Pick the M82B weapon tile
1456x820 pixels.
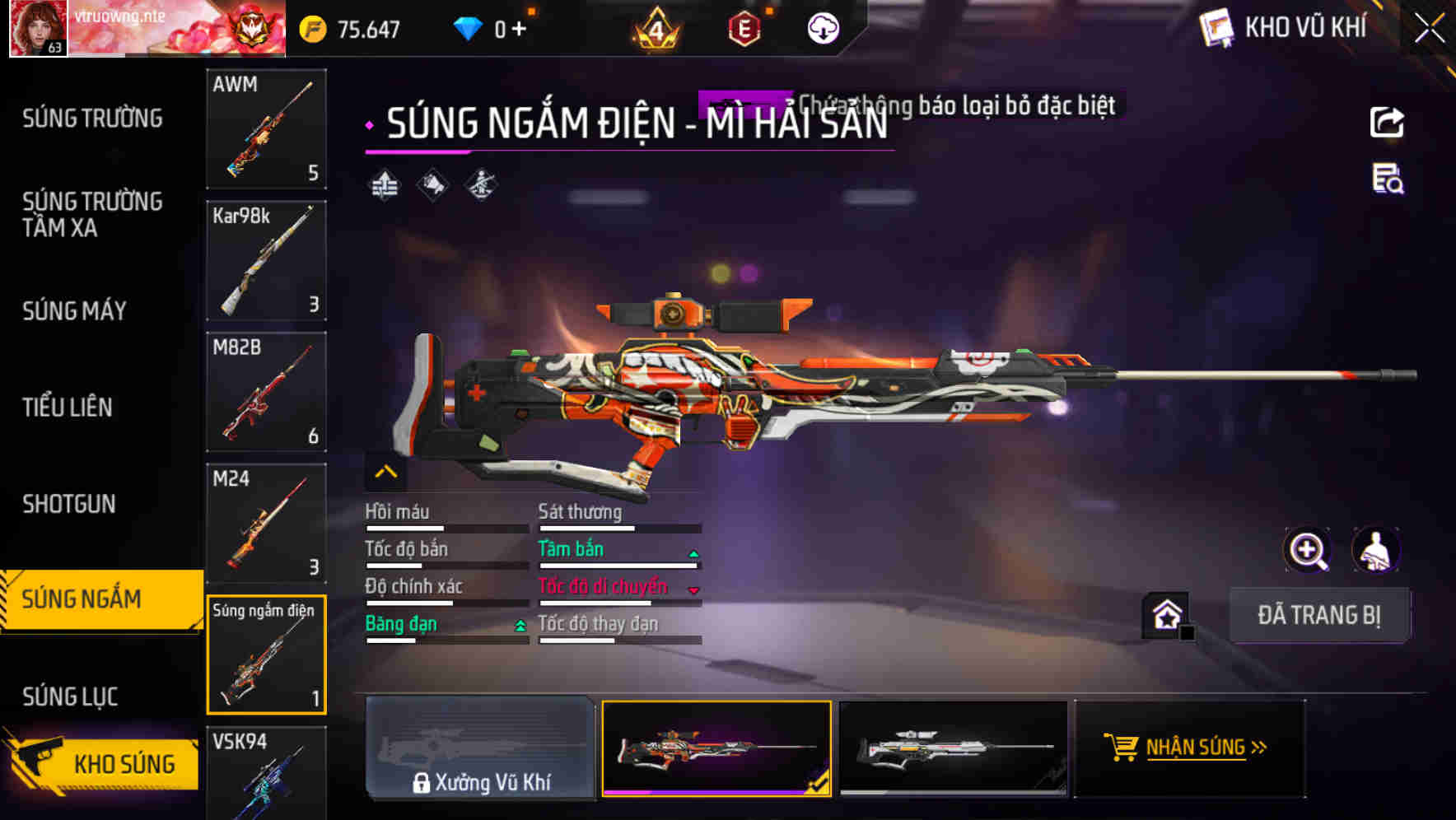pos(266,392)
